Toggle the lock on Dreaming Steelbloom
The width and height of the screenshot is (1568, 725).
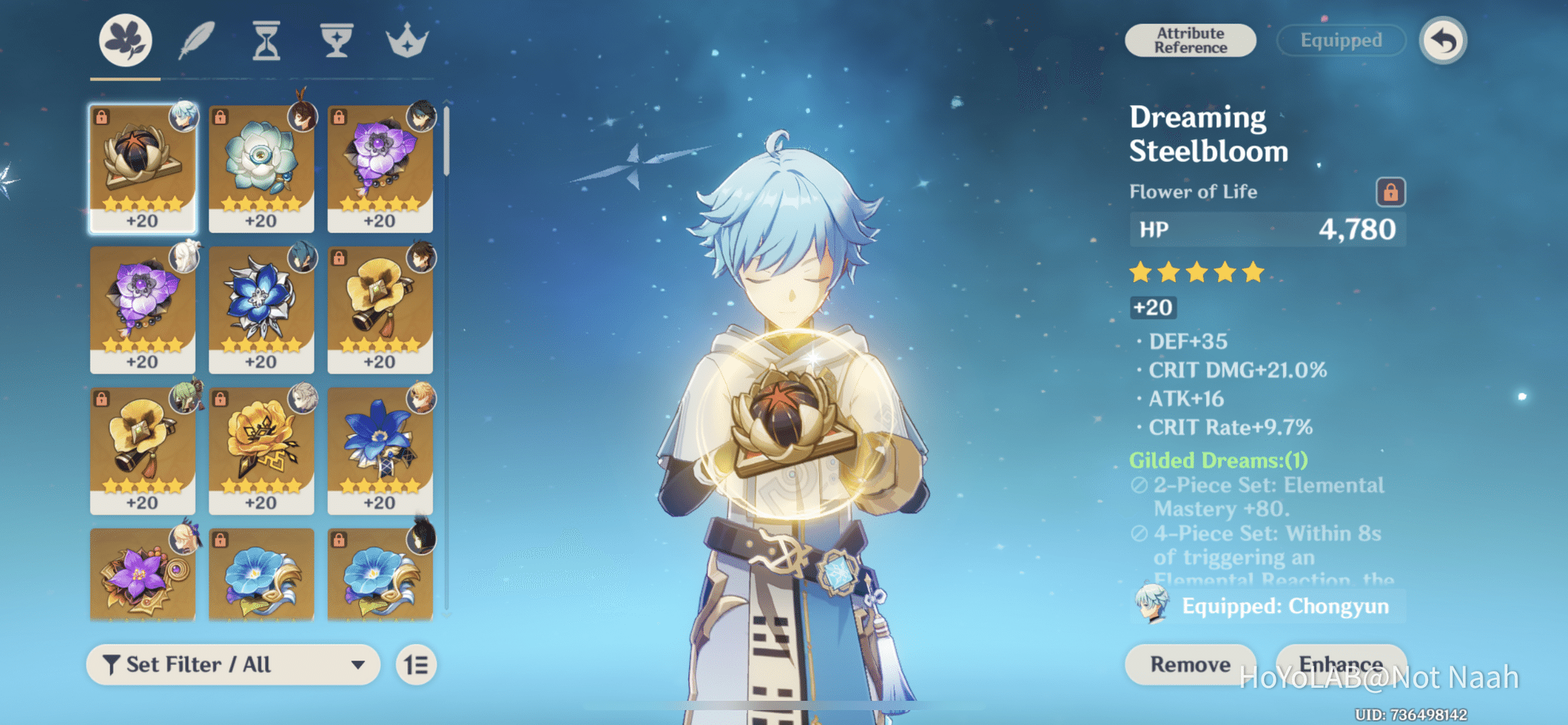click(x=1390, y=192)
